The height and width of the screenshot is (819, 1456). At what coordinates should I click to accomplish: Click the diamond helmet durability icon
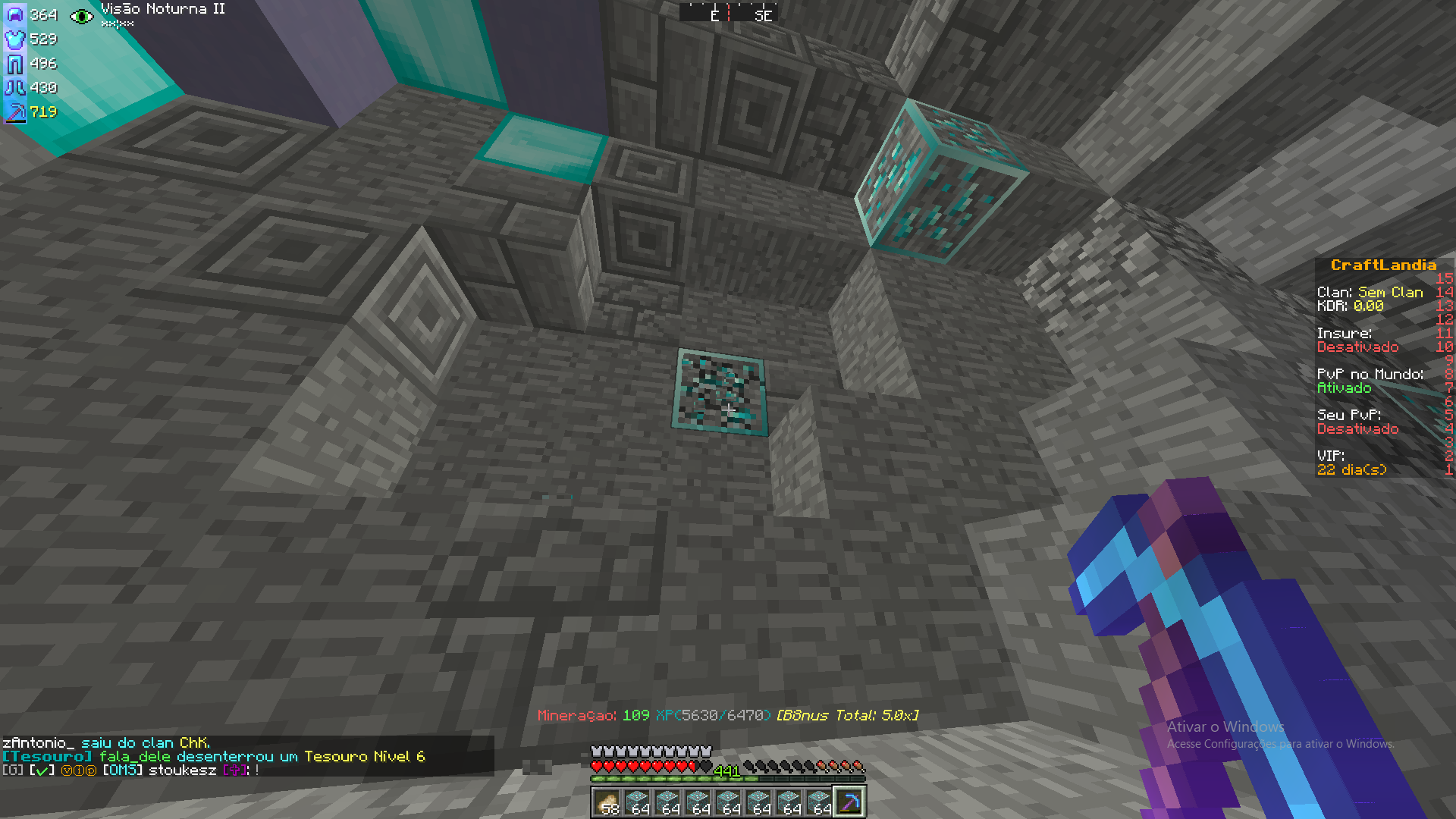click(x=14, y=14)
